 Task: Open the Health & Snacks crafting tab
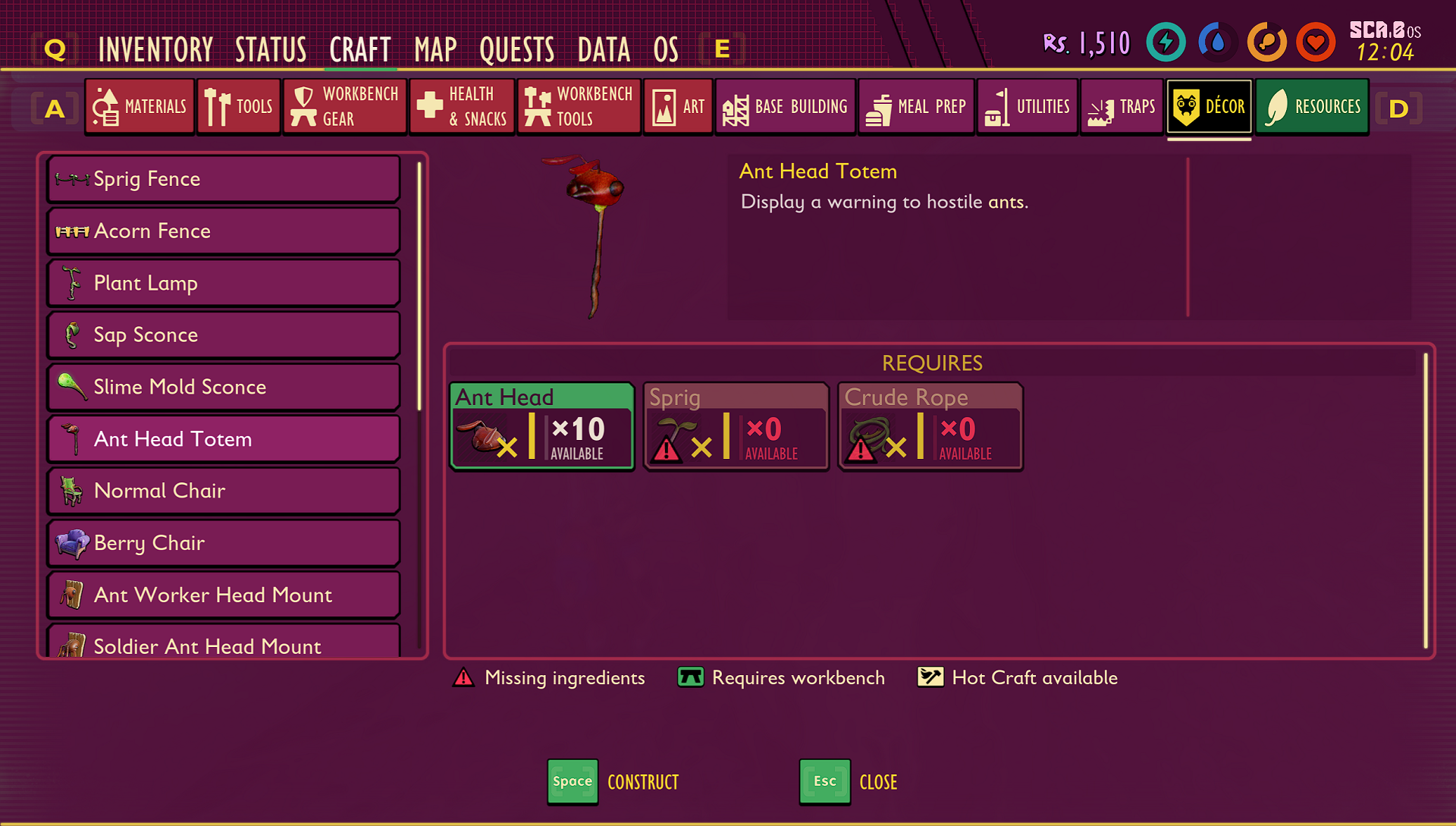pyautogui.click(x=462, y=106)
